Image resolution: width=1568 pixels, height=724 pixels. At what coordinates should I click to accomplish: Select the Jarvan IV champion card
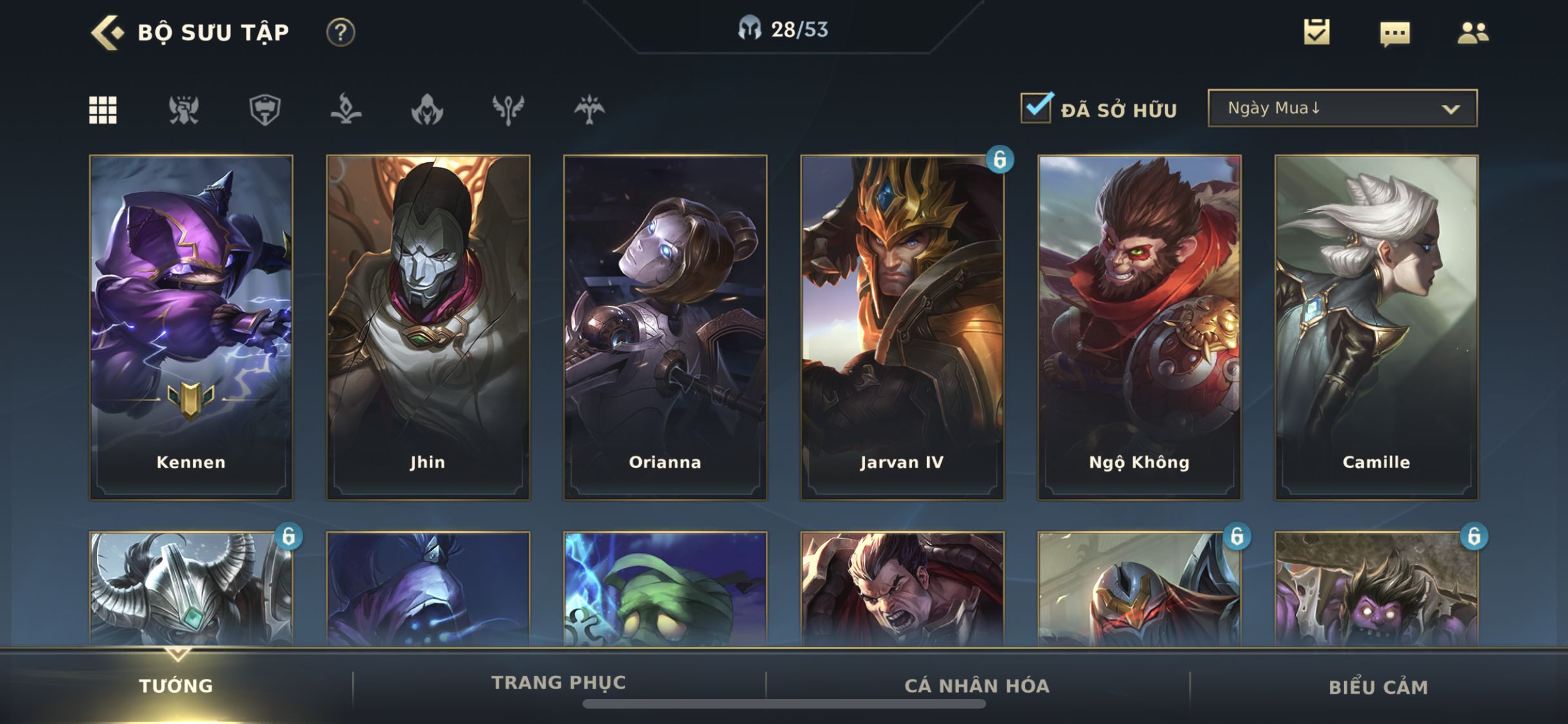point(902,327)
